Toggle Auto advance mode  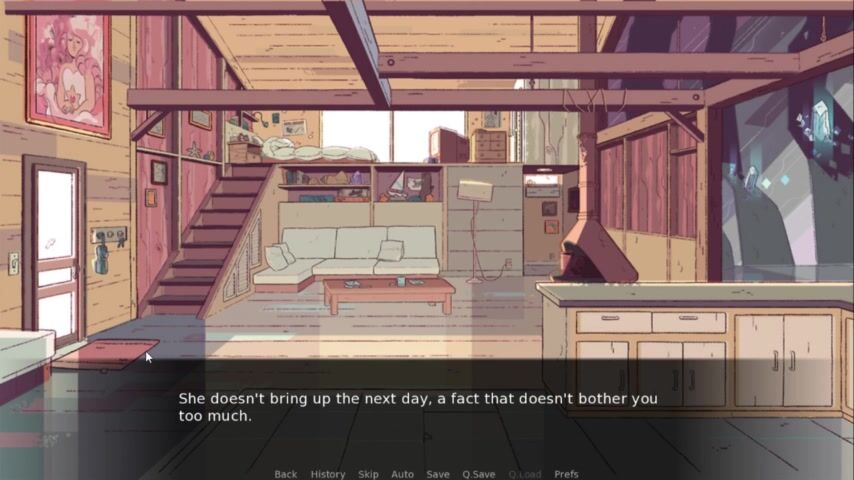[402, 474]
